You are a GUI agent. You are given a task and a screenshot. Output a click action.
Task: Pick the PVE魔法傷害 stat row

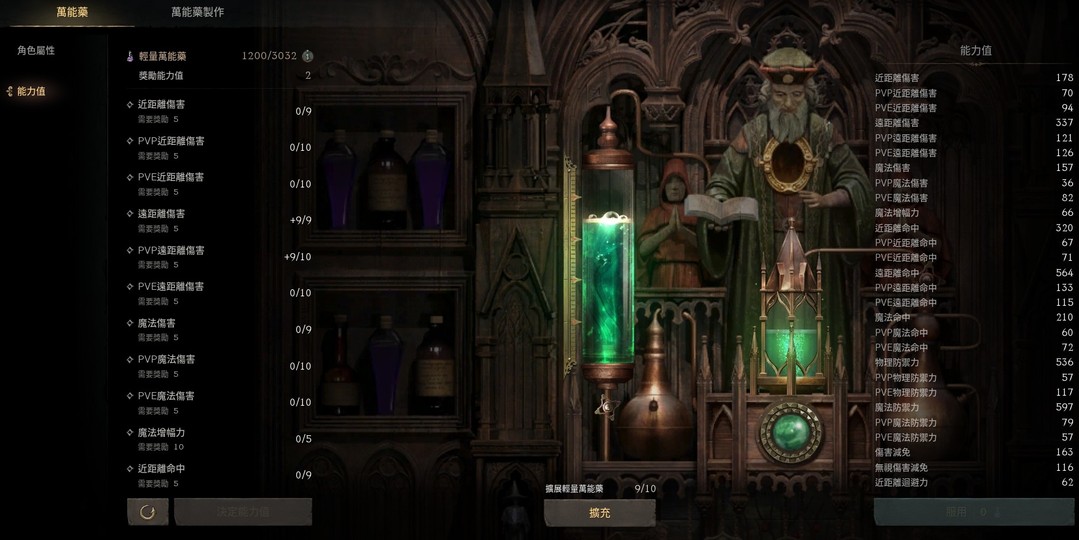click(219, 402)
